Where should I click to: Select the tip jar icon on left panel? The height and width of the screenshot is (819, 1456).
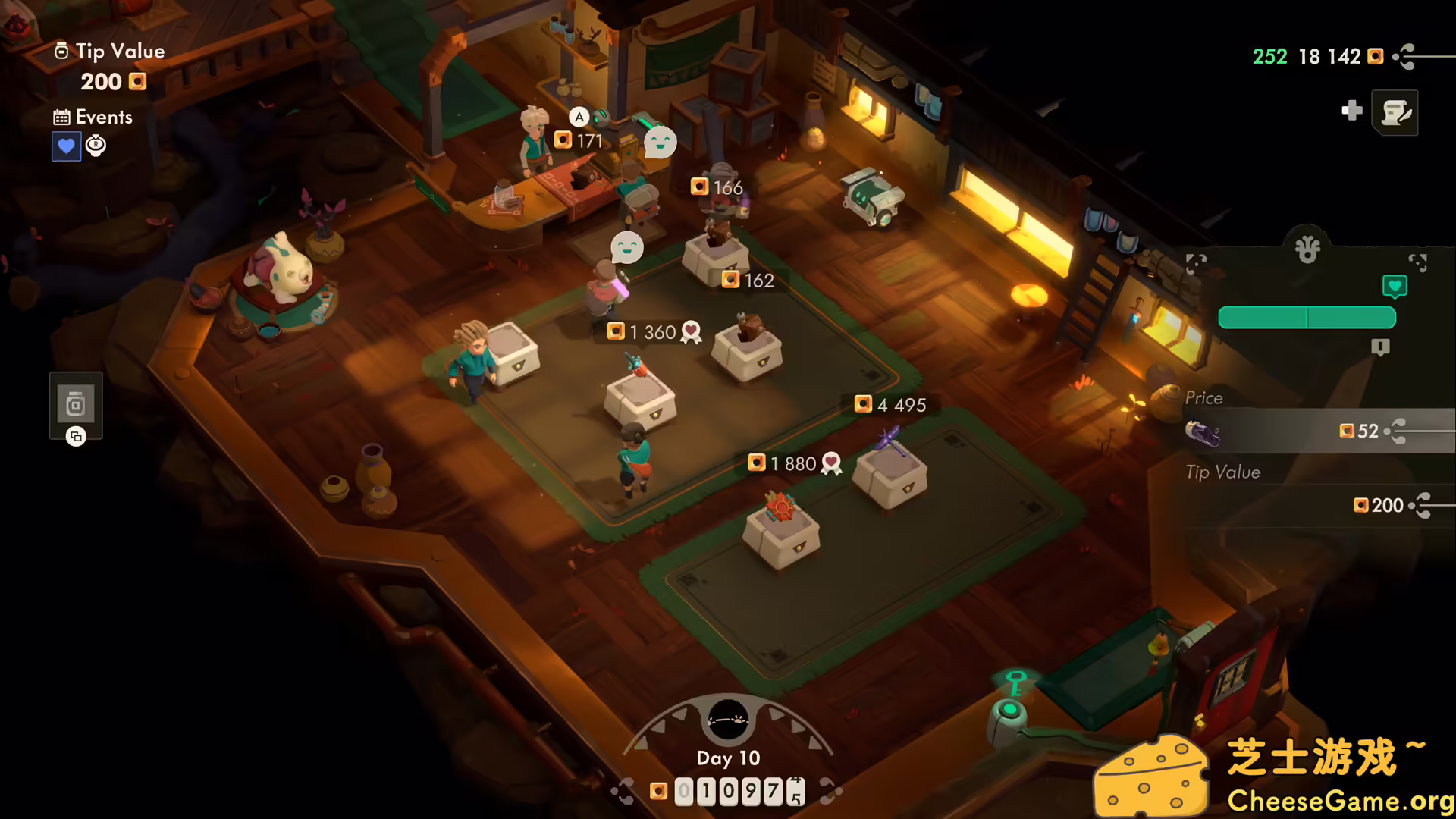pos(75,402)
